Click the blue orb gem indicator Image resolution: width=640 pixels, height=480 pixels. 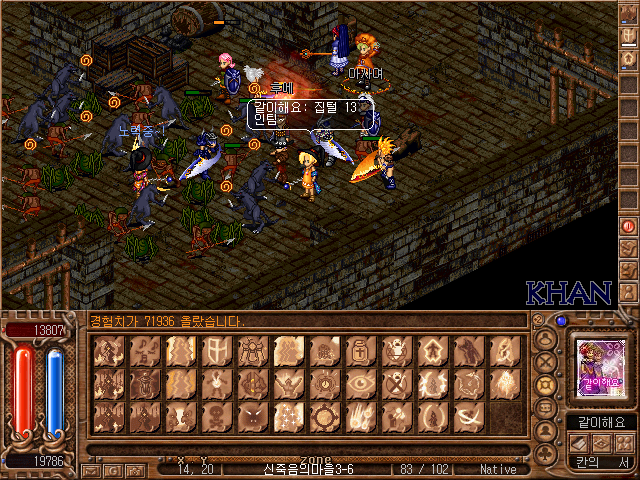561,321
